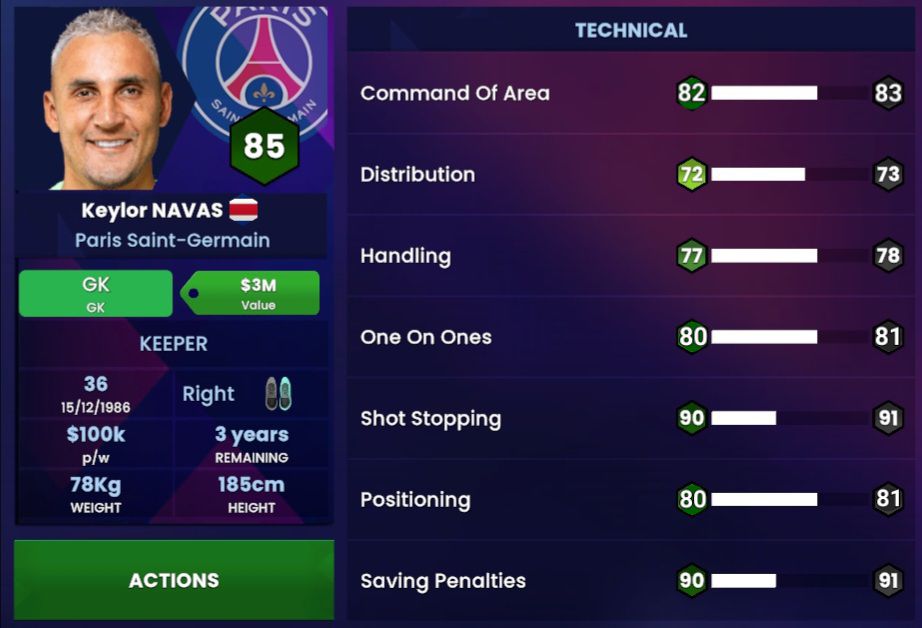Switch to the TECHNICAL attributes header
Screen dimensions: 922x628
click(631, 30)
